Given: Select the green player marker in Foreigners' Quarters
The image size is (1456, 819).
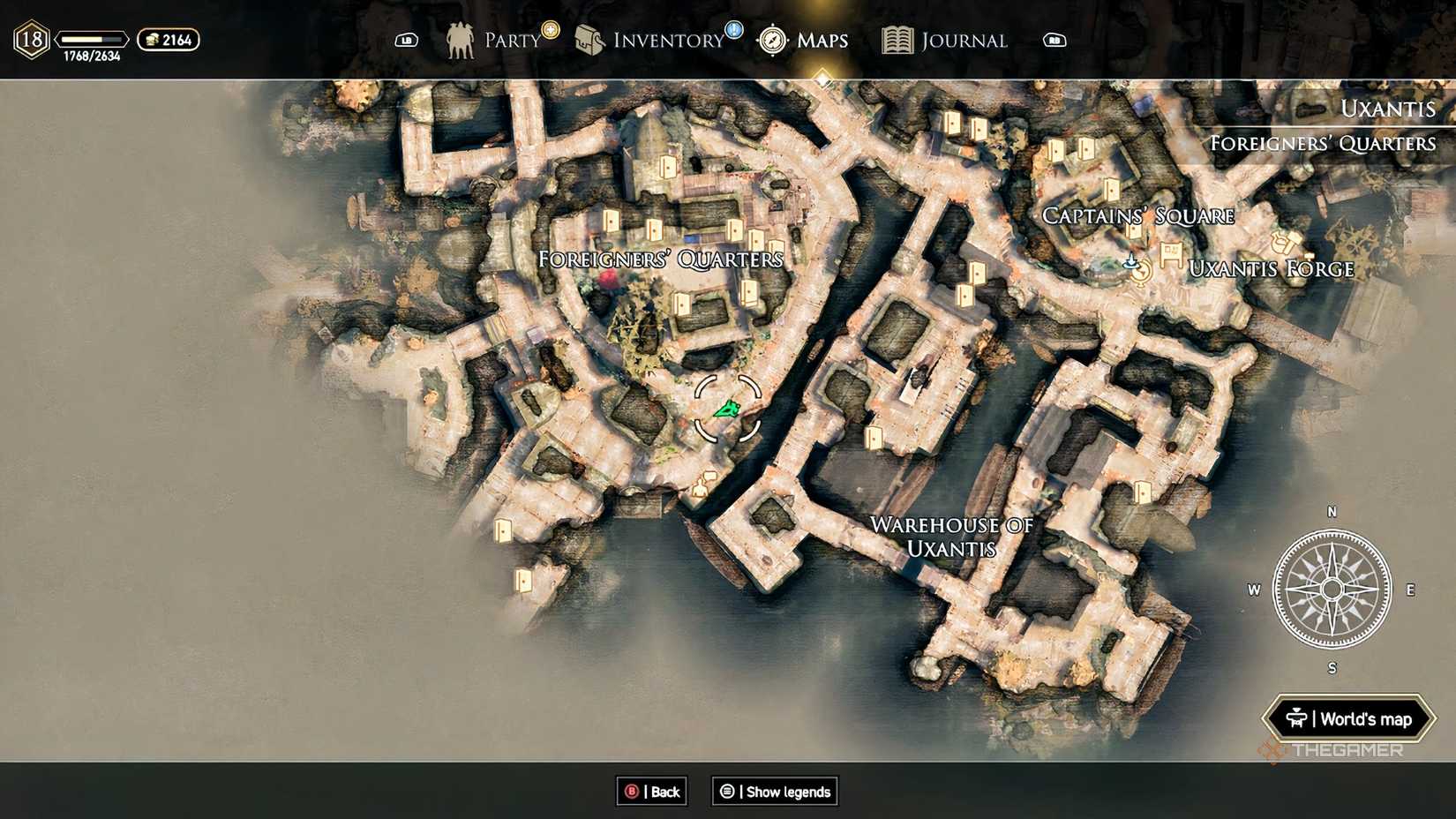Looking at the screenshot, I should (727, 408).
